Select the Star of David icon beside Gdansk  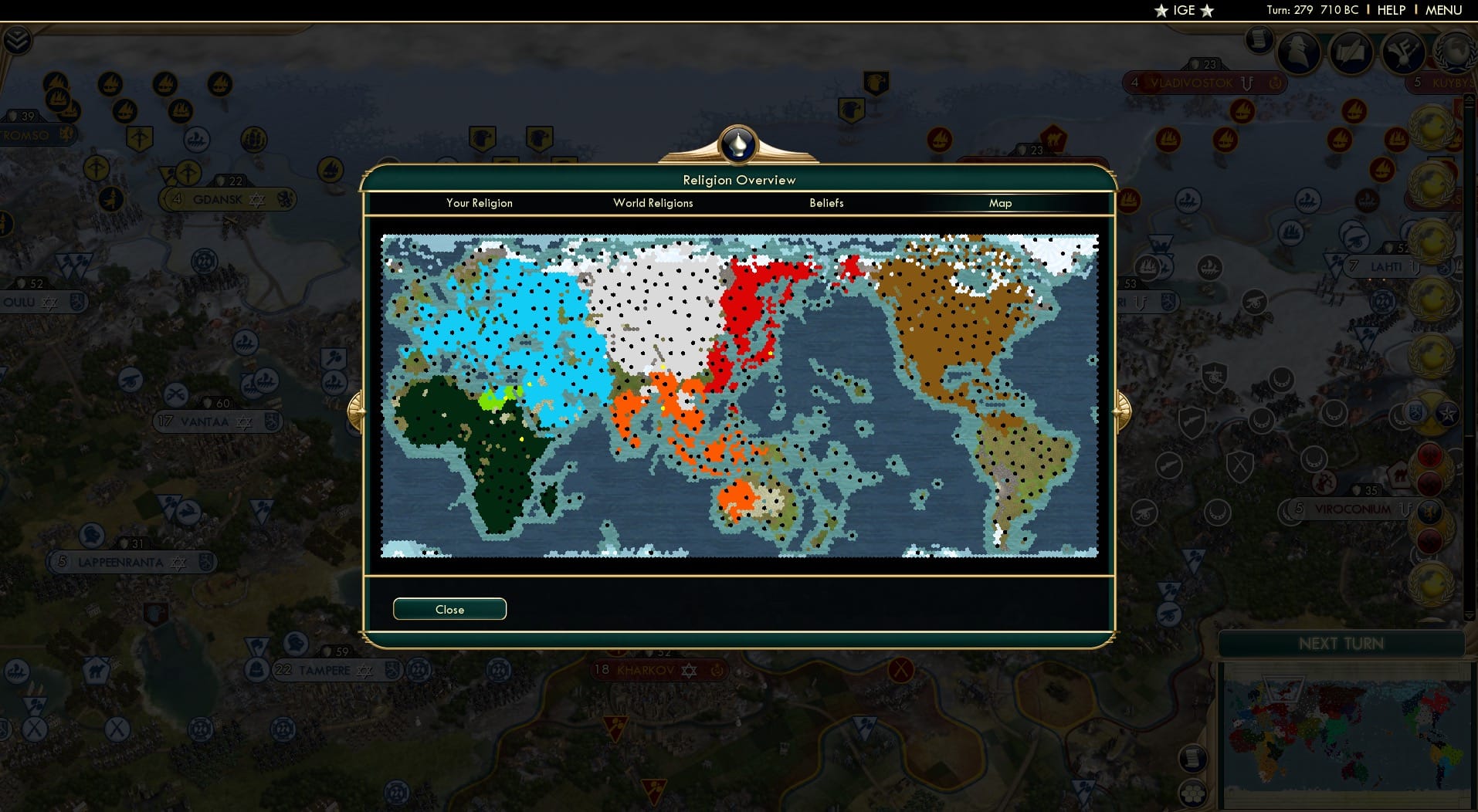[x=256, y=199]
